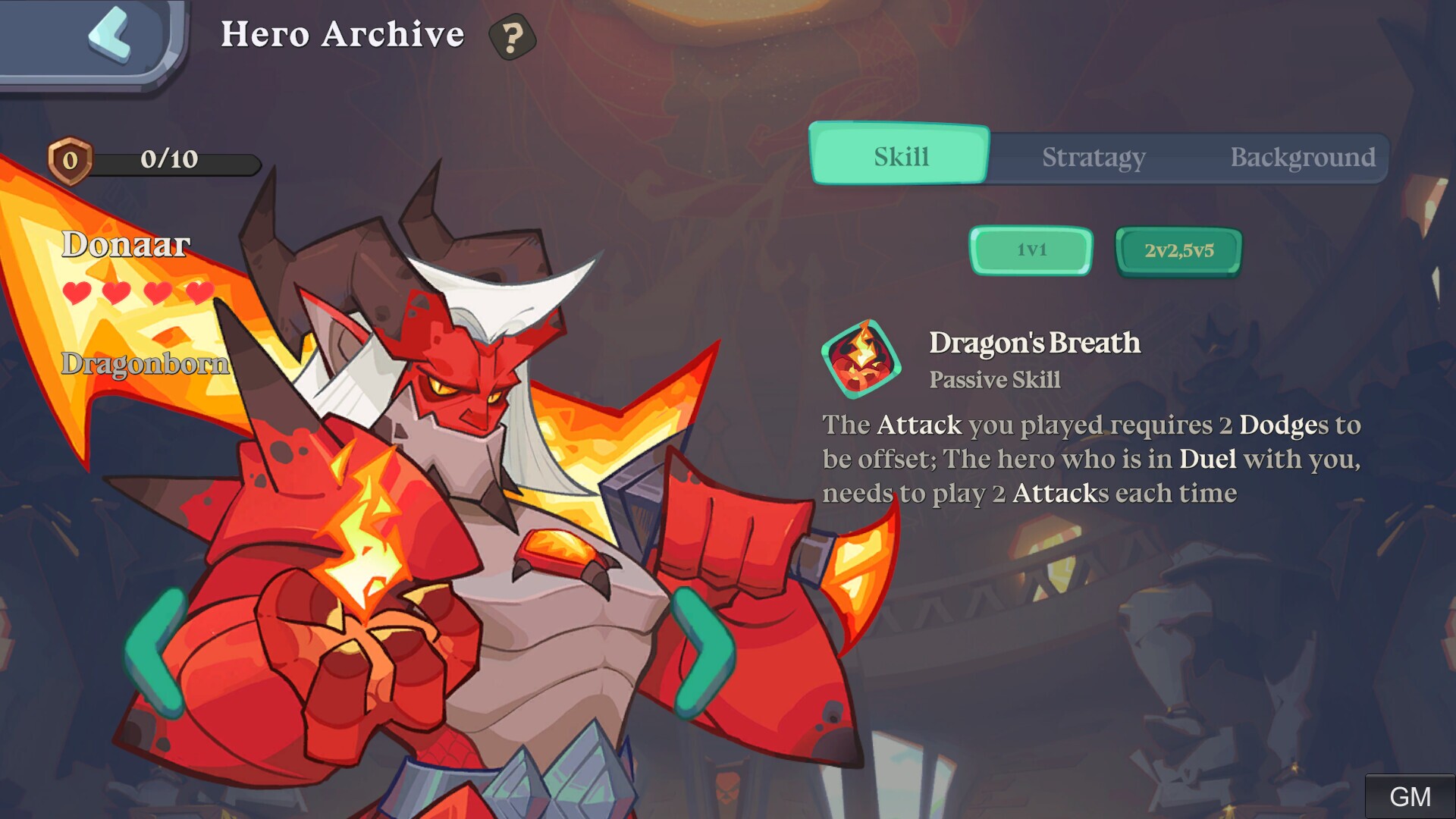Click the heart rating icons under Donaar

136,292
